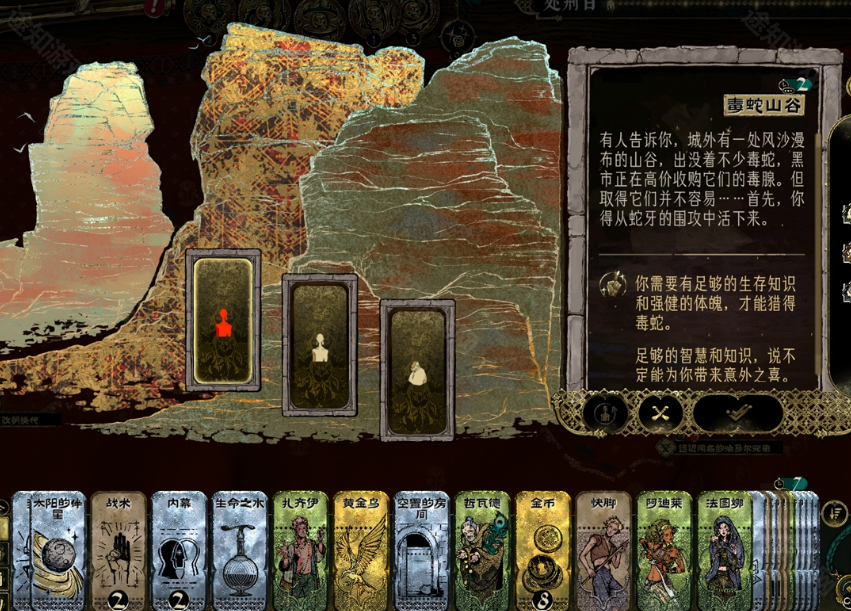This screenshot has width=851, height=611.
Task: Select the 金币 gold coin card
Action: coord(543,550)
